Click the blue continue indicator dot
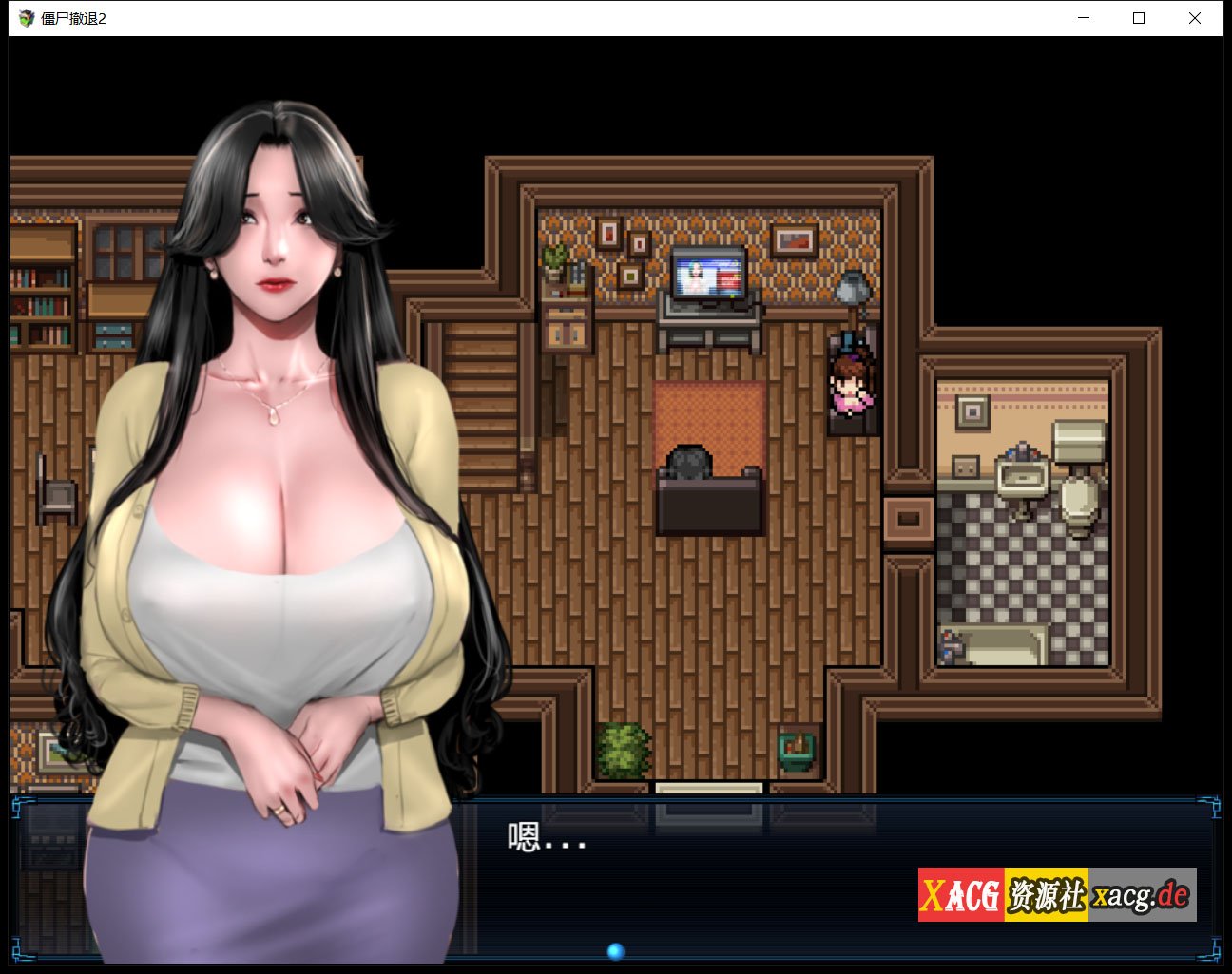 [x=614, y=949]
